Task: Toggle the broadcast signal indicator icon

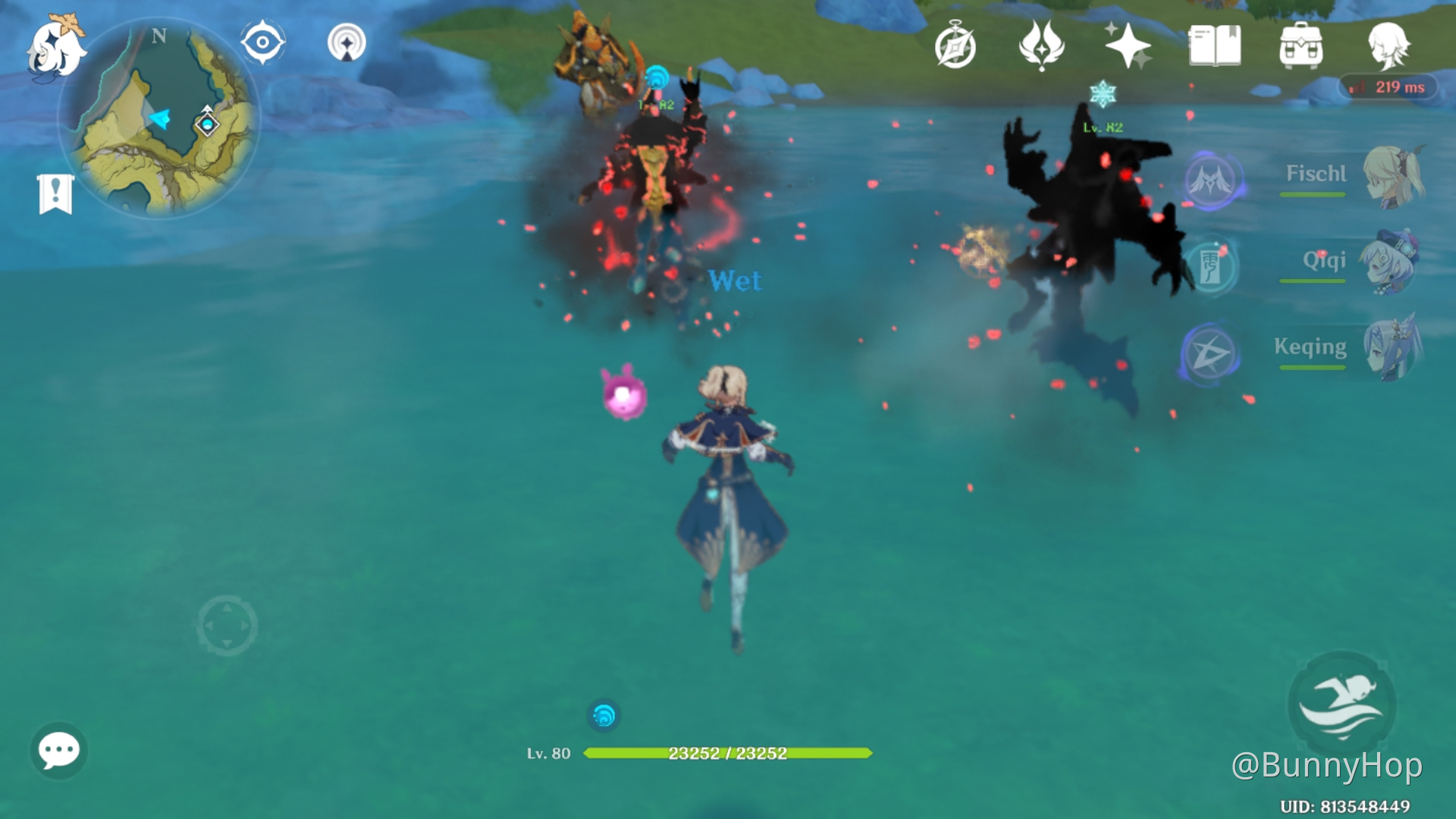Action: (346, 43)
